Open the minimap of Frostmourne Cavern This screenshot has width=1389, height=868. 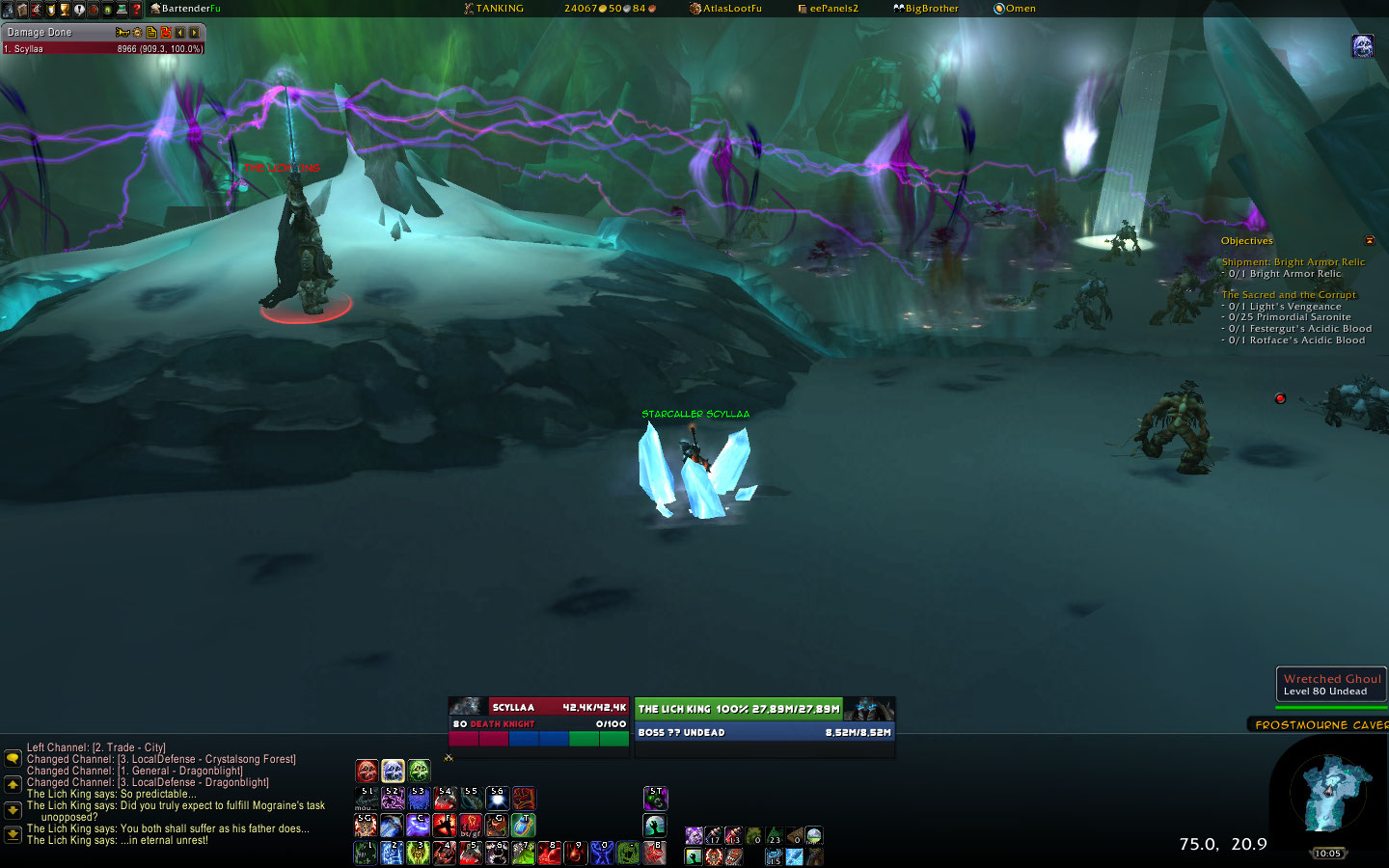click(1333, 791)
